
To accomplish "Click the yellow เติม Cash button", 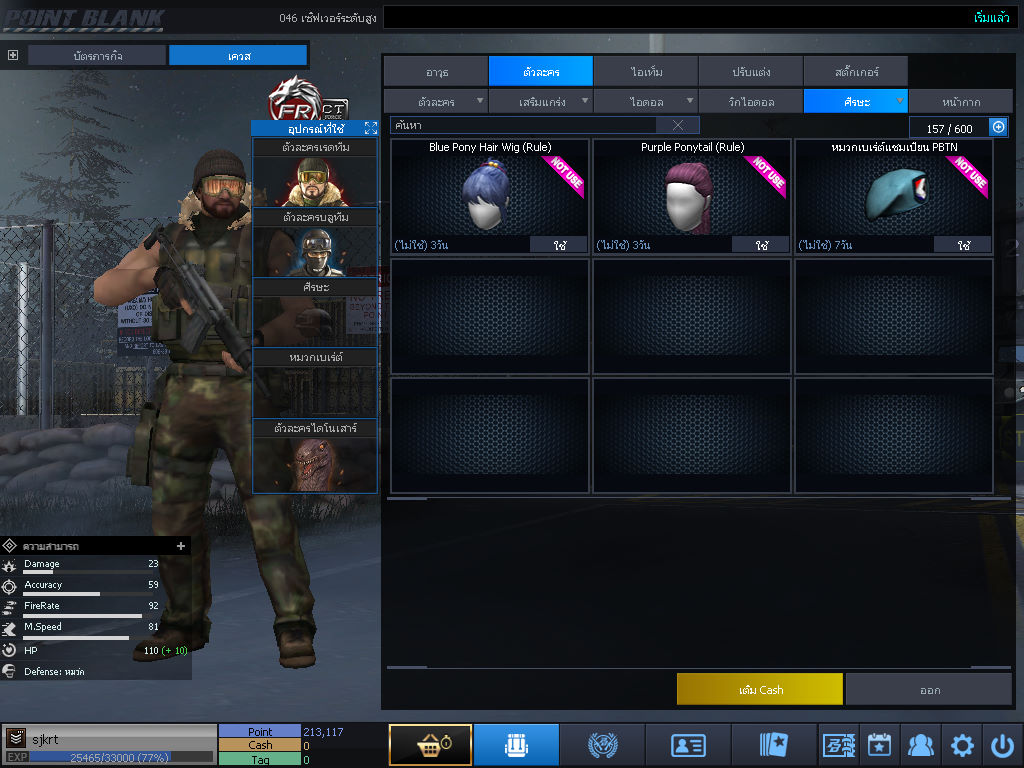I will coord(759,690).
